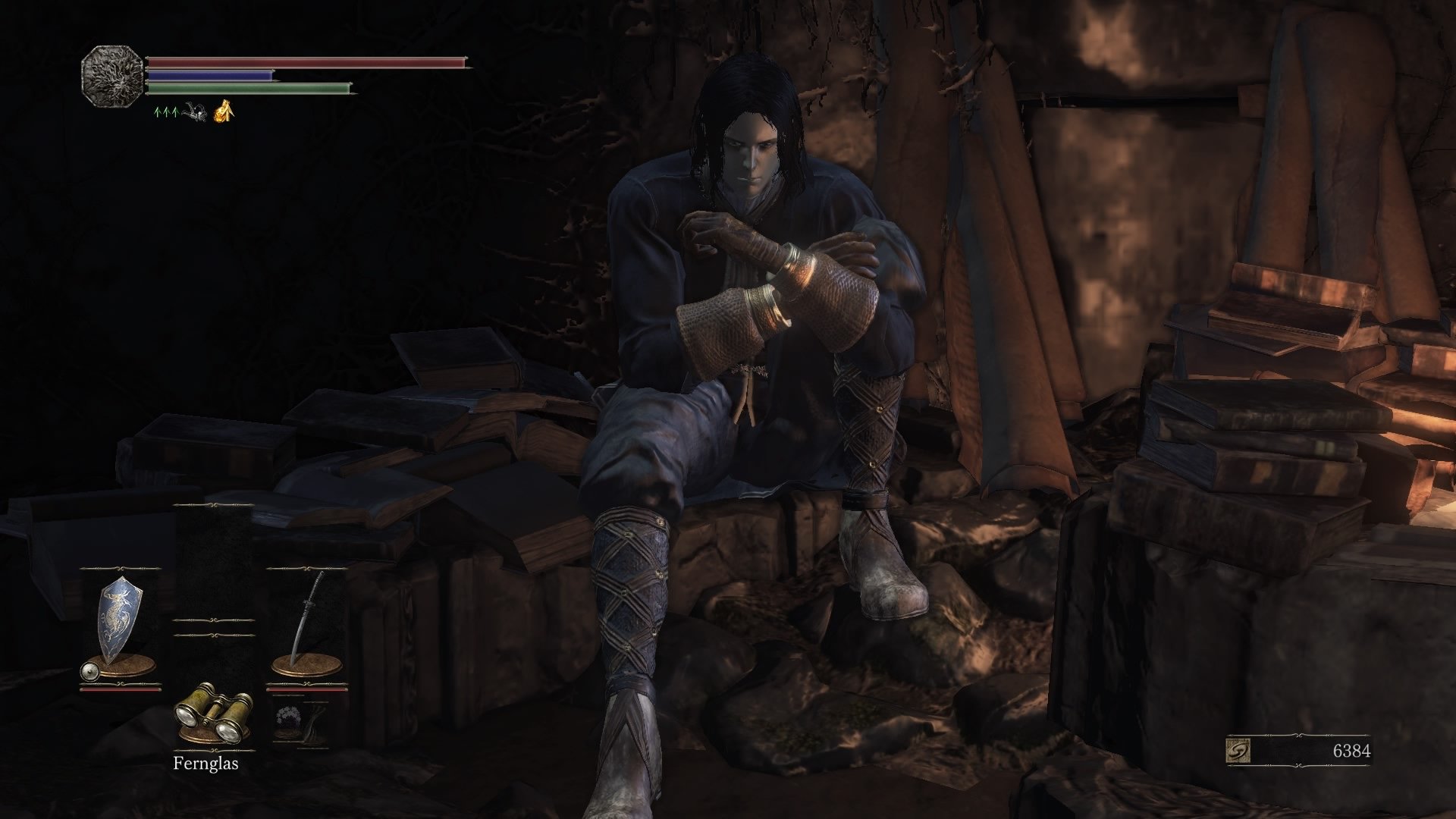
Task: Click the empty secondary equipment slot between shield and weapon
Action: (213, 627)
